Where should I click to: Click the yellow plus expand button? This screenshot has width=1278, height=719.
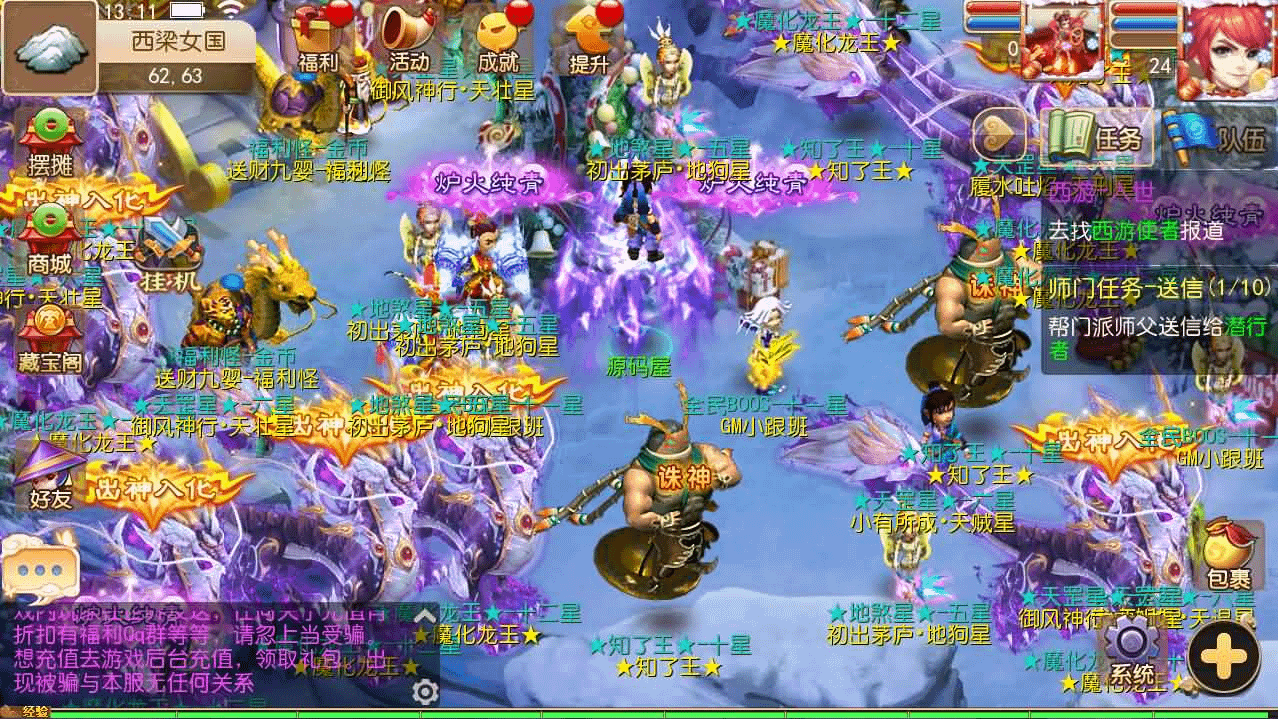(1223, 656)
